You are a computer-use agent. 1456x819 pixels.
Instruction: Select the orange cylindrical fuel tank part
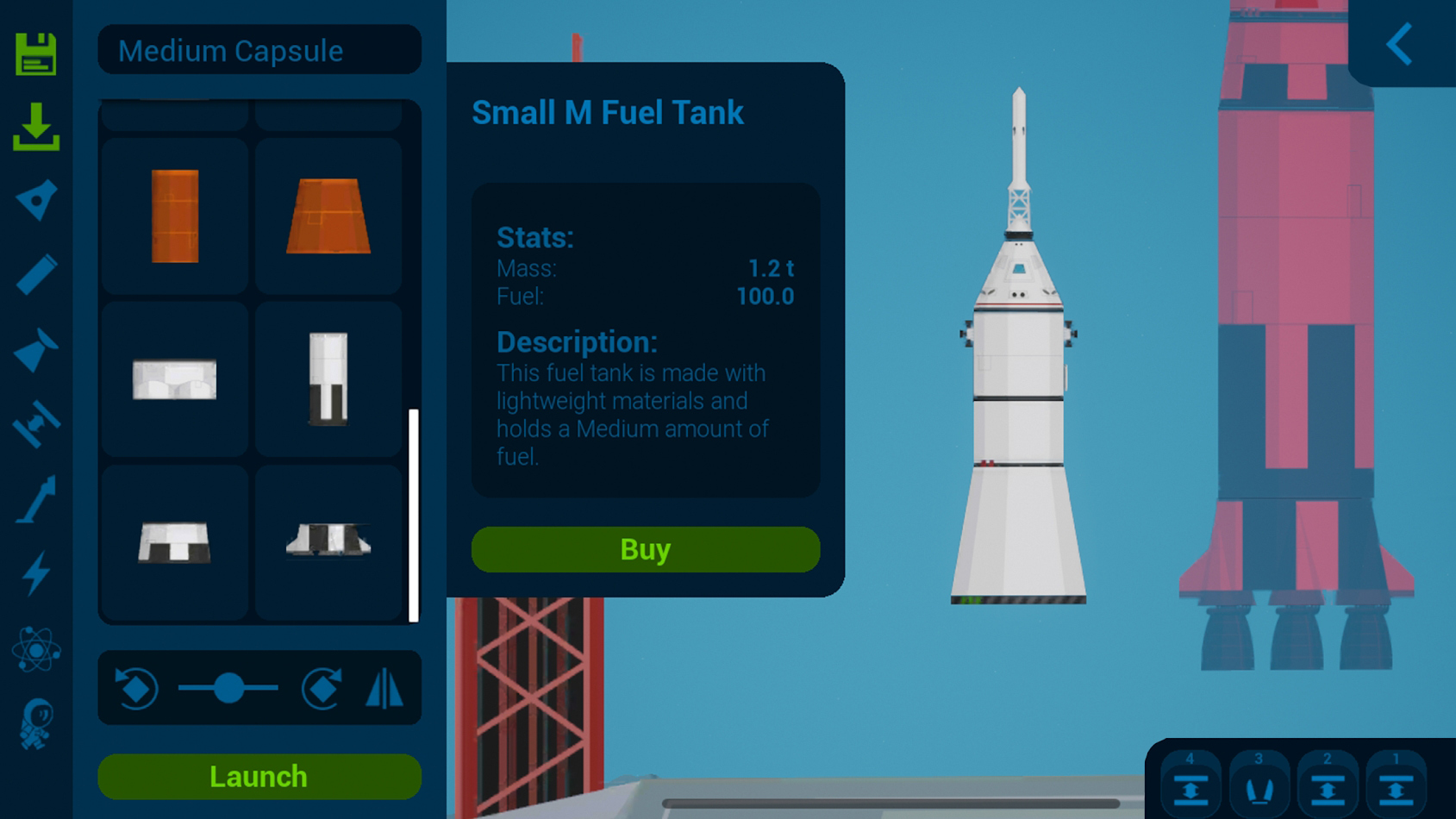click(175, 216)
